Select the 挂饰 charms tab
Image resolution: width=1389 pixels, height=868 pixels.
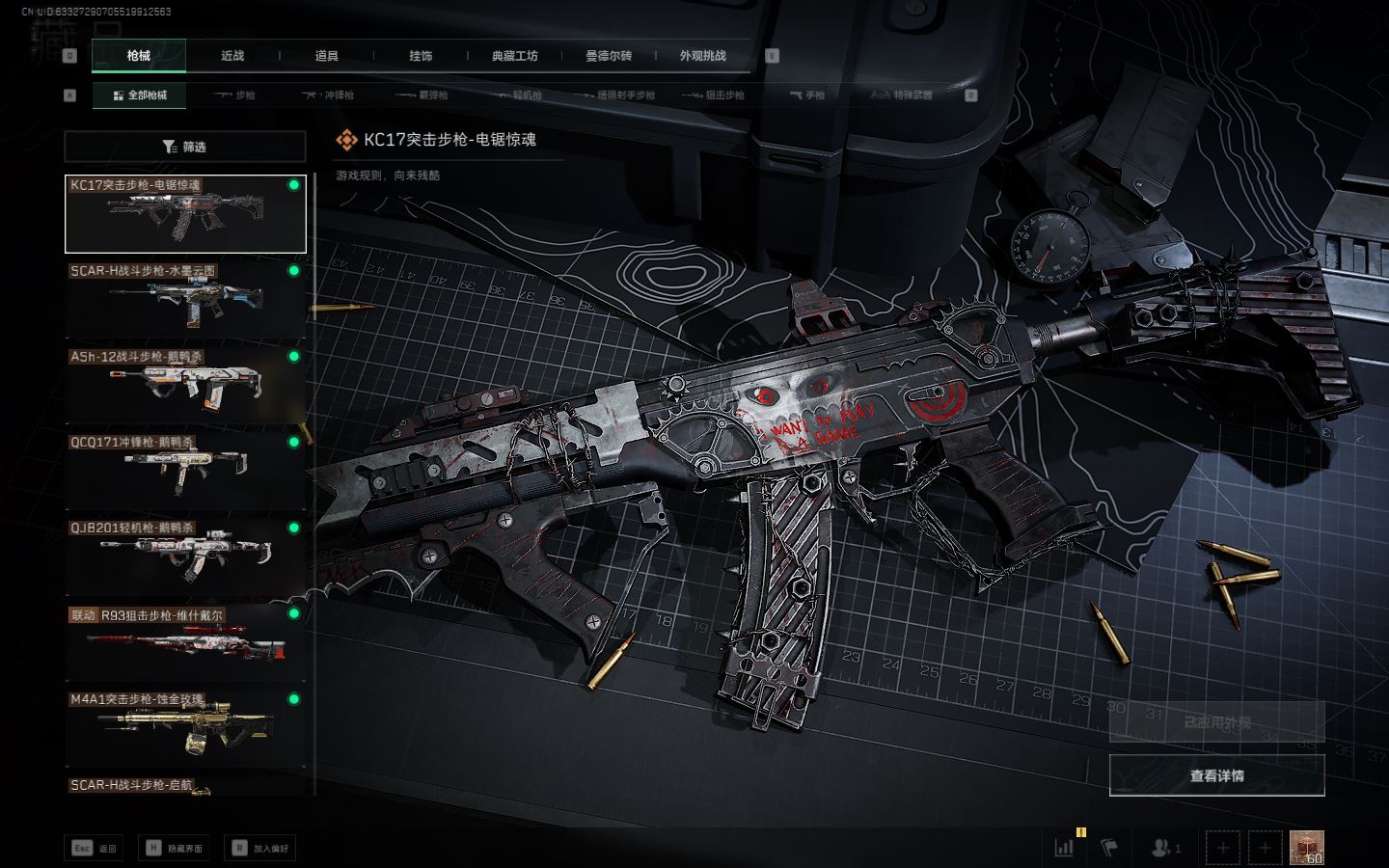pos(421,56)
